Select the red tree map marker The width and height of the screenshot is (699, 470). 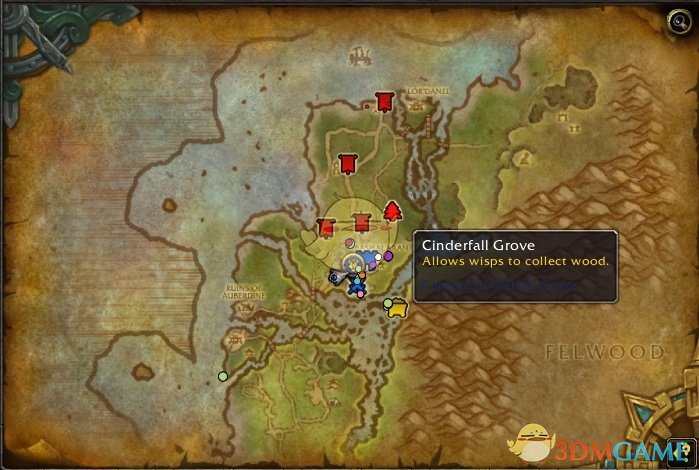point(392,210)
